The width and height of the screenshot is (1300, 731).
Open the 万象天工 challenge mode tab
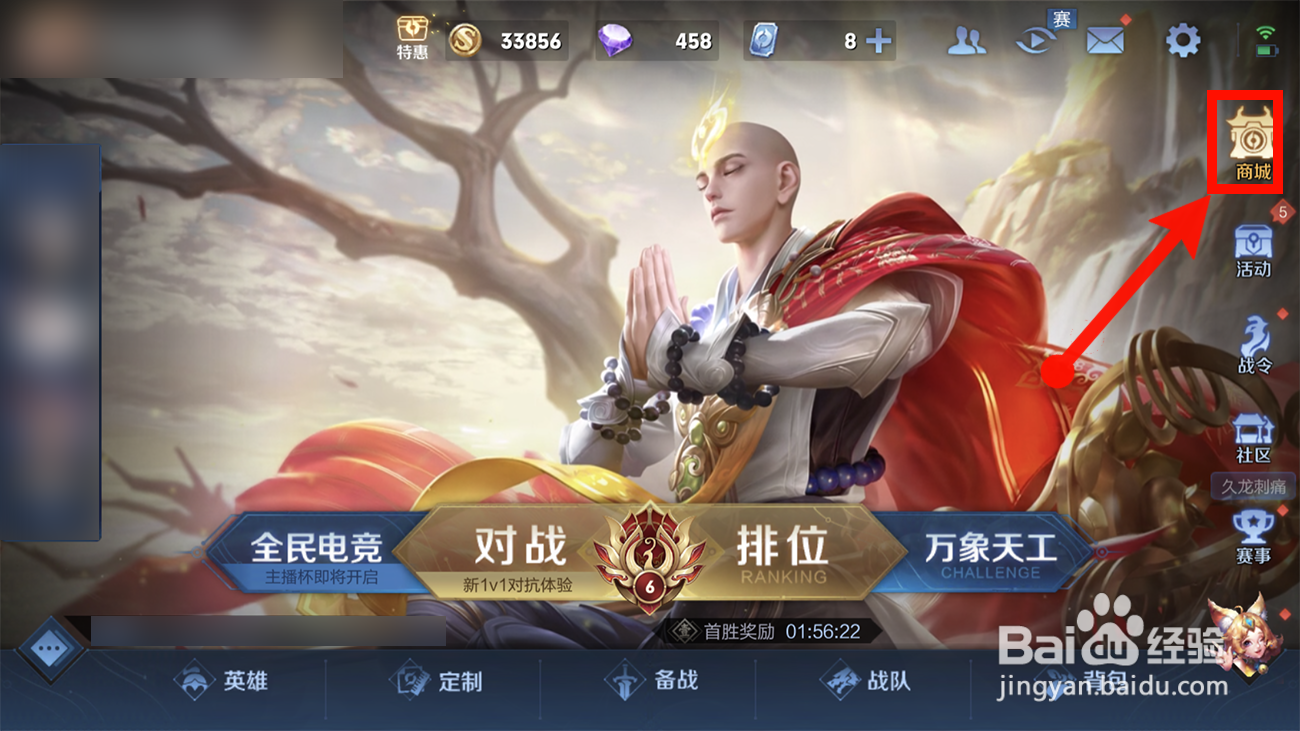[x=990, y=549]
